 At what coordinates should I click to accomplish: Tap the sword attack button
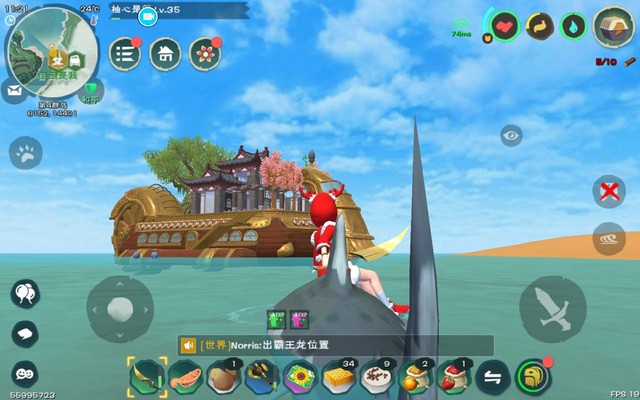553,308
